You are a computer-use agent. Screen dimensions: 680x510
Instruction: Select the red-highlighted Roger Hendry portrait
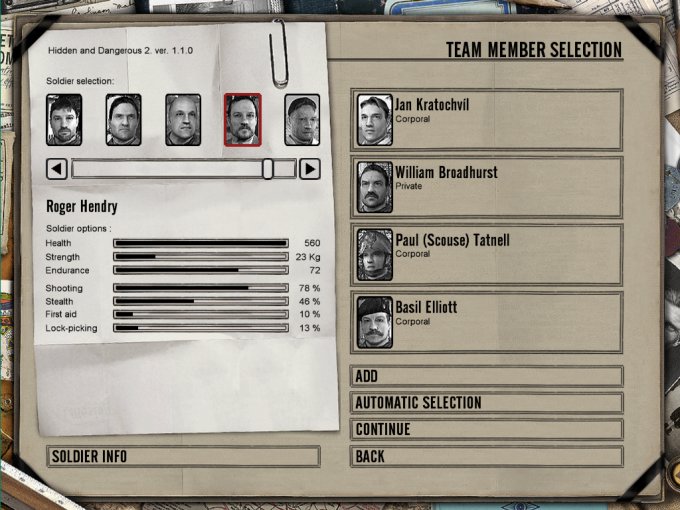pyautogui.click(x=242, y=120)
